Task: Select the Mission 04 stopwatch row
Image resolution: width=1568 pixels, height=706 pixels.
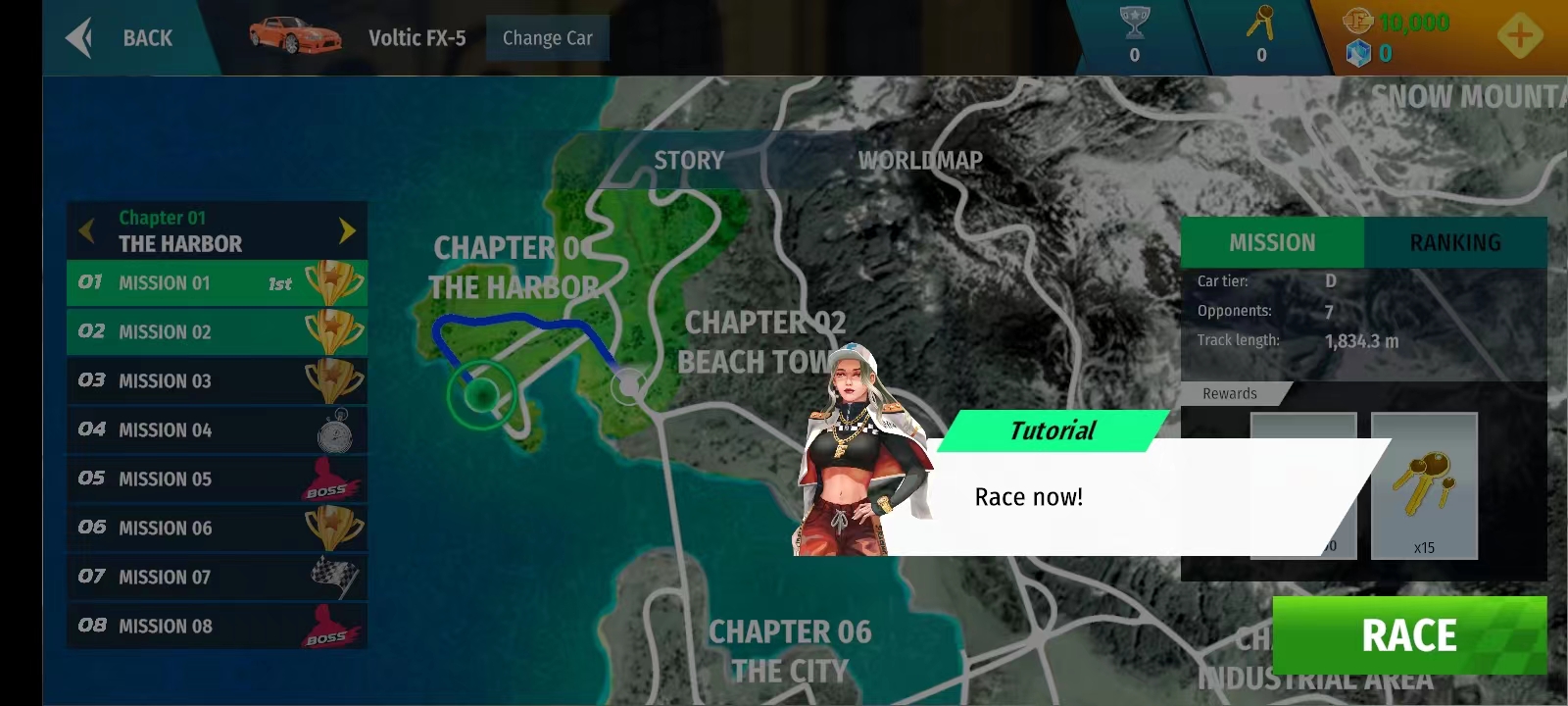Action: click(x=217, y=429)
